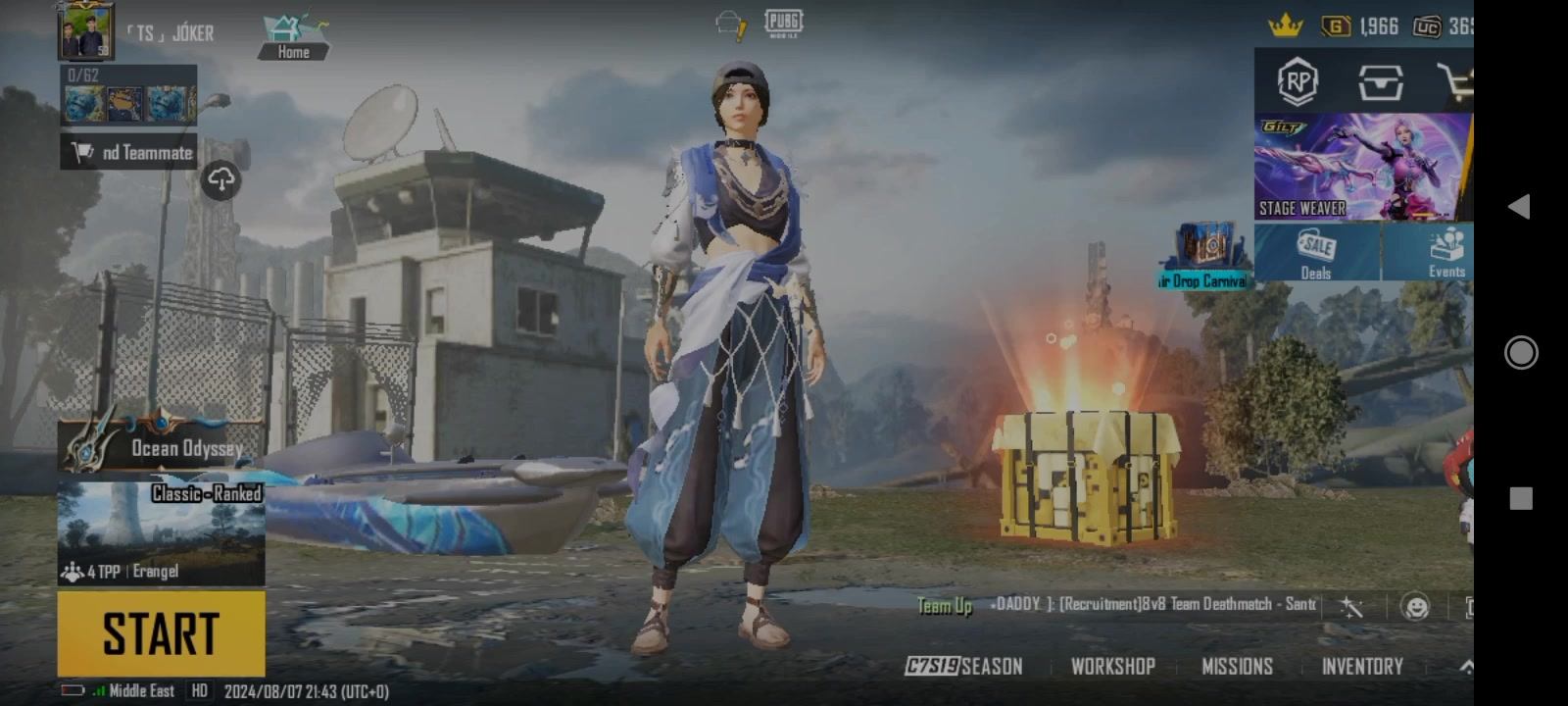Switch to the Season tab
The height and width of the screenshot is (706, 1568).
click(x=964, y=667)
